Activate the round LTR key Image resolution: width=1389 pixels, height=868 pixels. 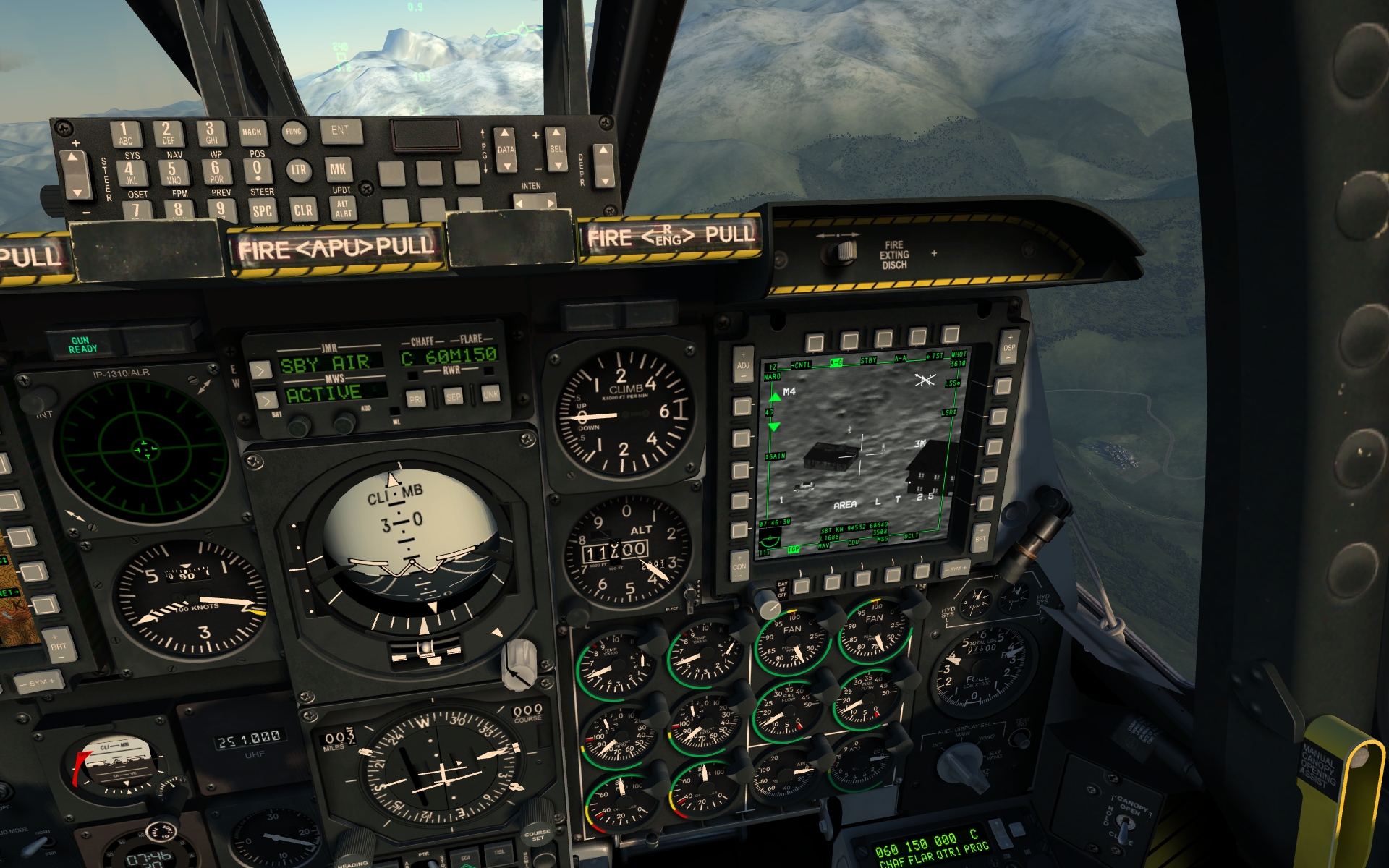pyautogui.click(x=298, y=170)
